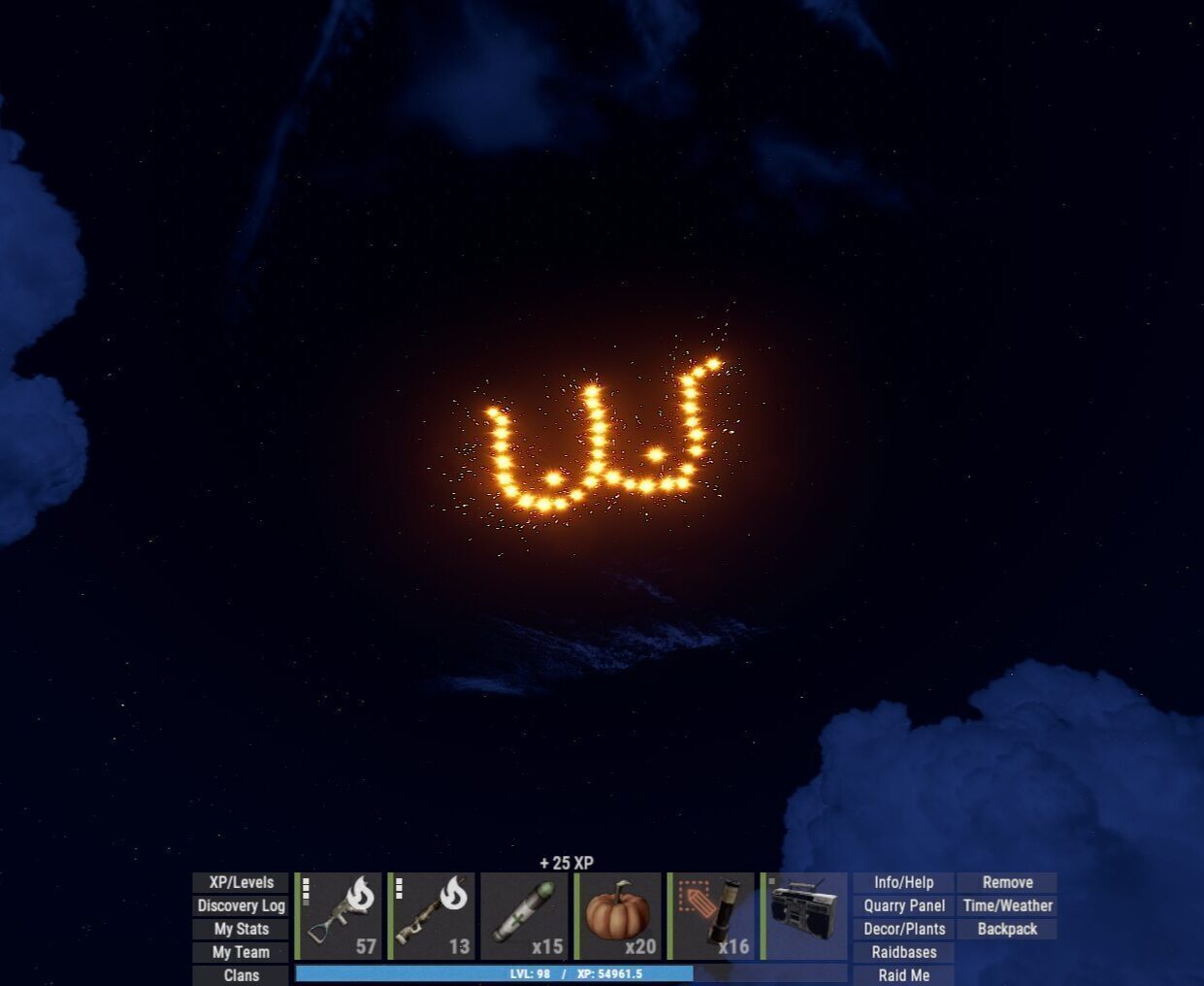Open the Clans menu
1204x986 pixels.
(x=241, y=975)
